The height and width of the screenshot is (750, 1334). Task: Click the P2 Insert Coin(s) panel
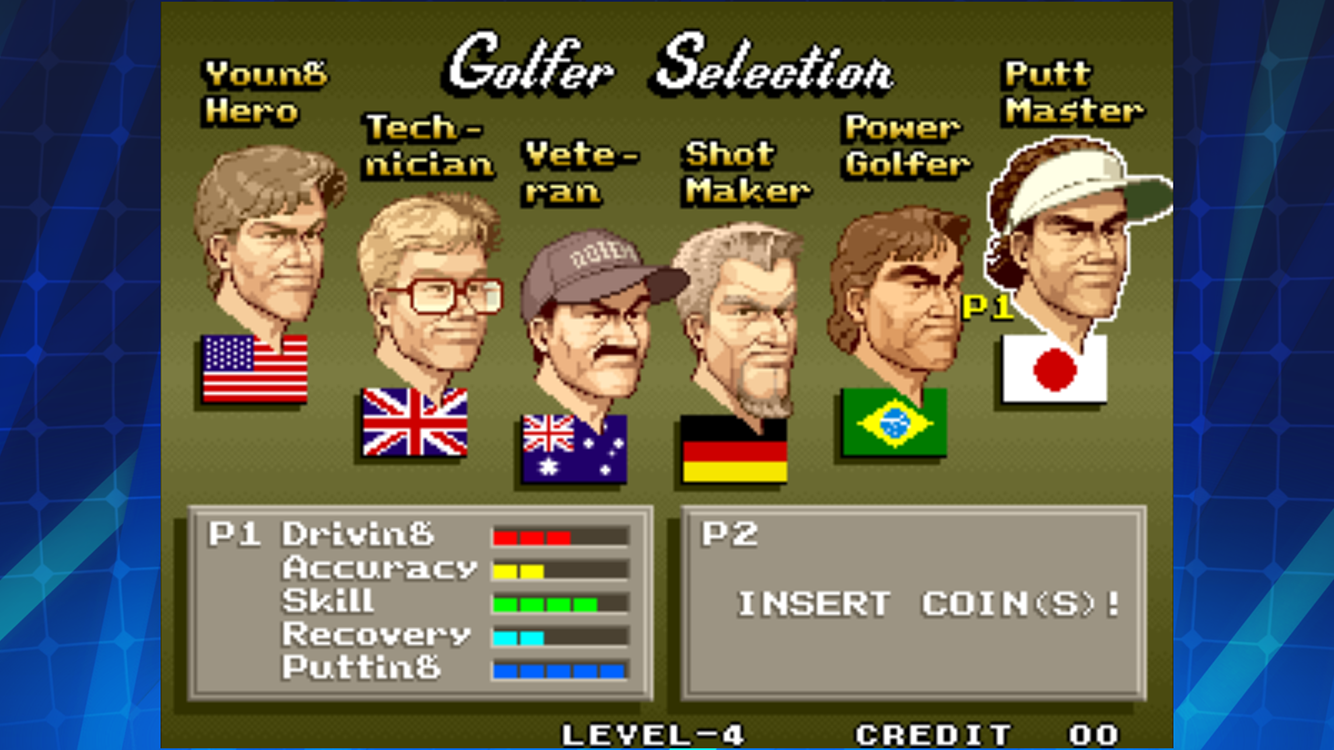[x=913, y=602]
